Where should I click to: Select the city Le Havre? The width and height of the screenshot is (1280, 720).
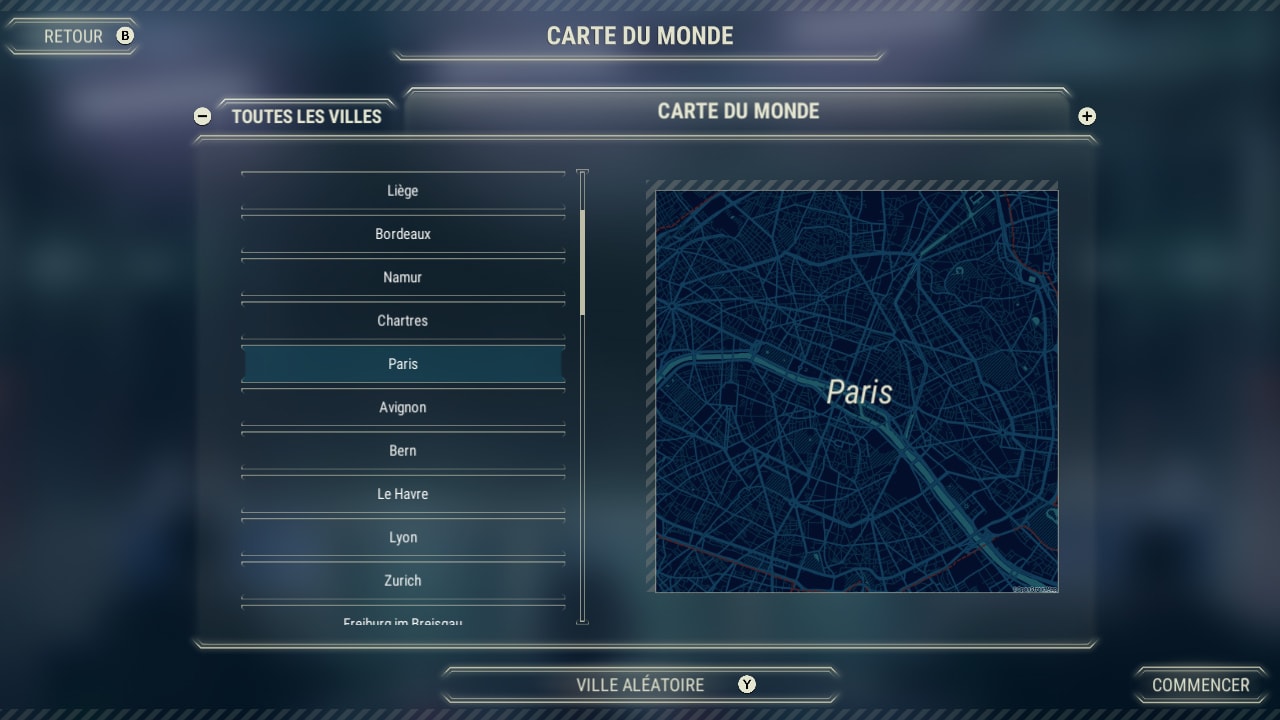tap(402, 493)
